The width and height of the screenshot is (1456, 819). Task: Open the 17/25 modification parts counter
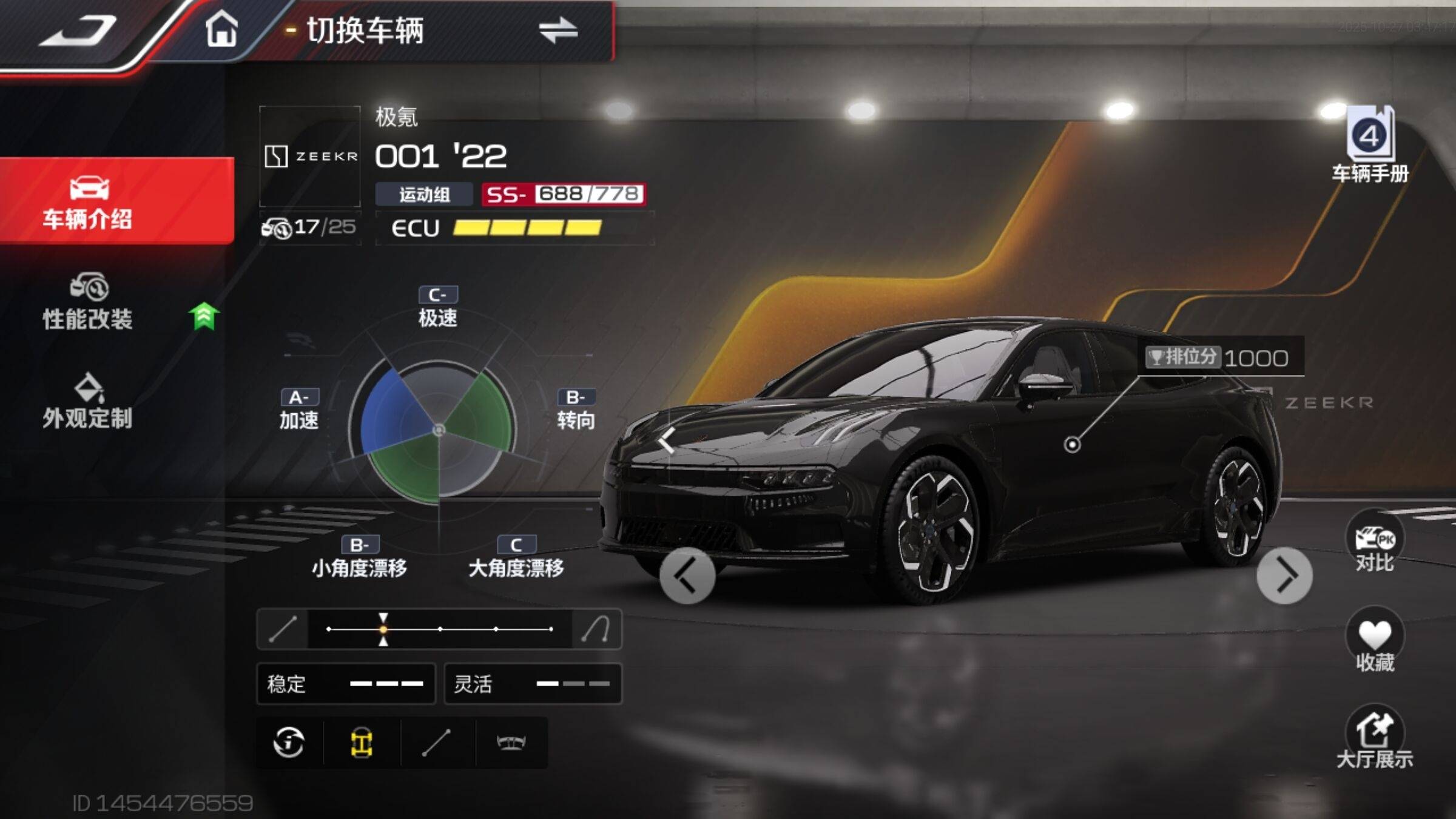[x=309, y=227]
